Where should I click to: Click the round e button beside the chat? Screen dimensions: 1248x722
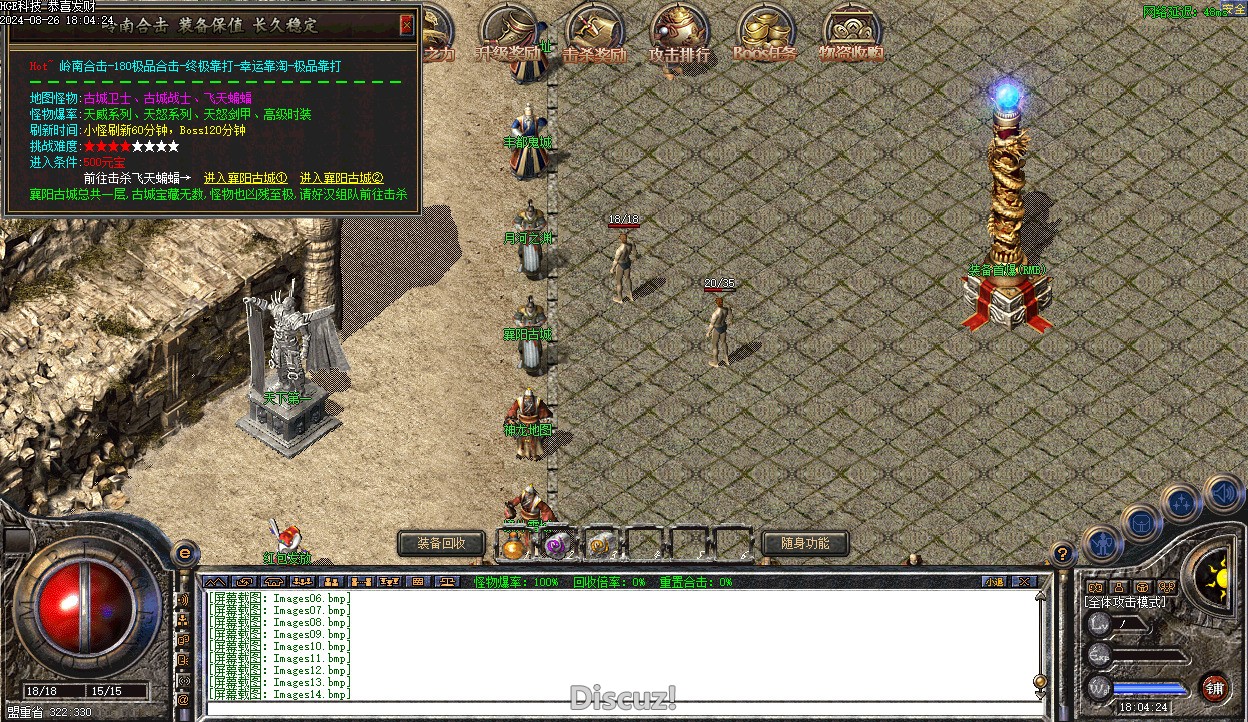pos(184,552)
